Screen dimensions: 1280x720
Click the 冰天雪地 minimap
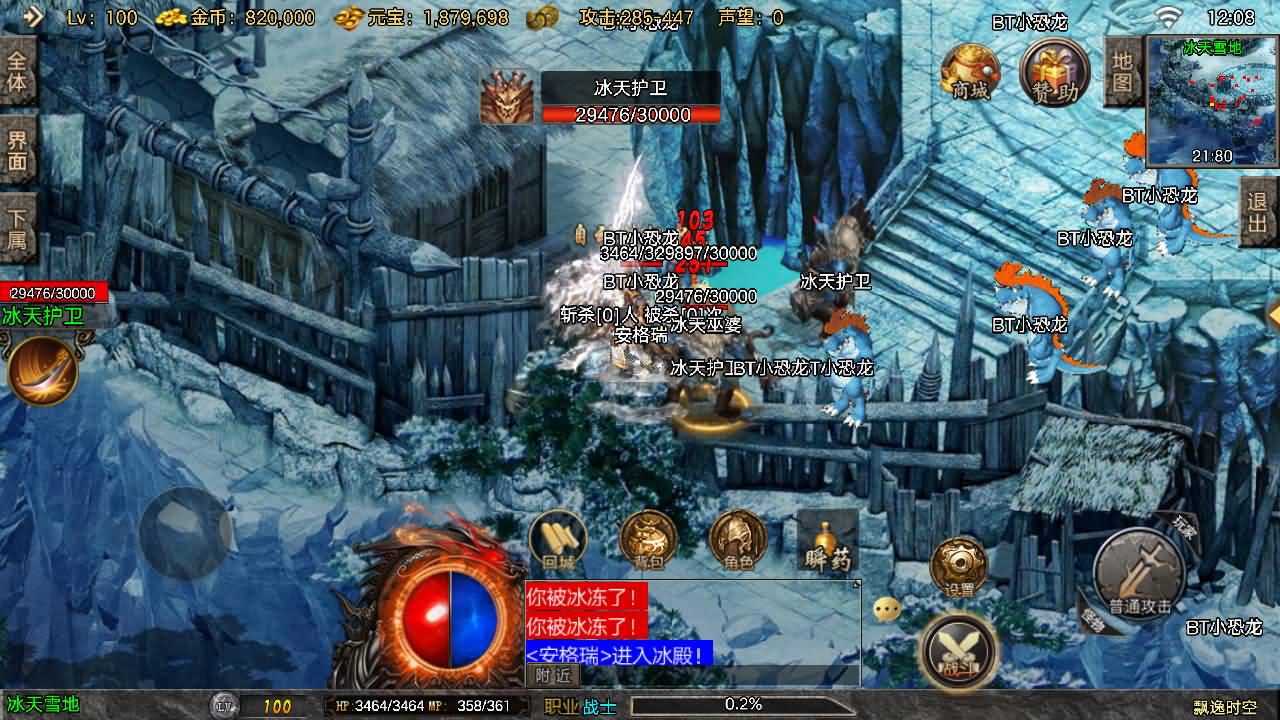pyautogui.click(x=1212, y=100)
